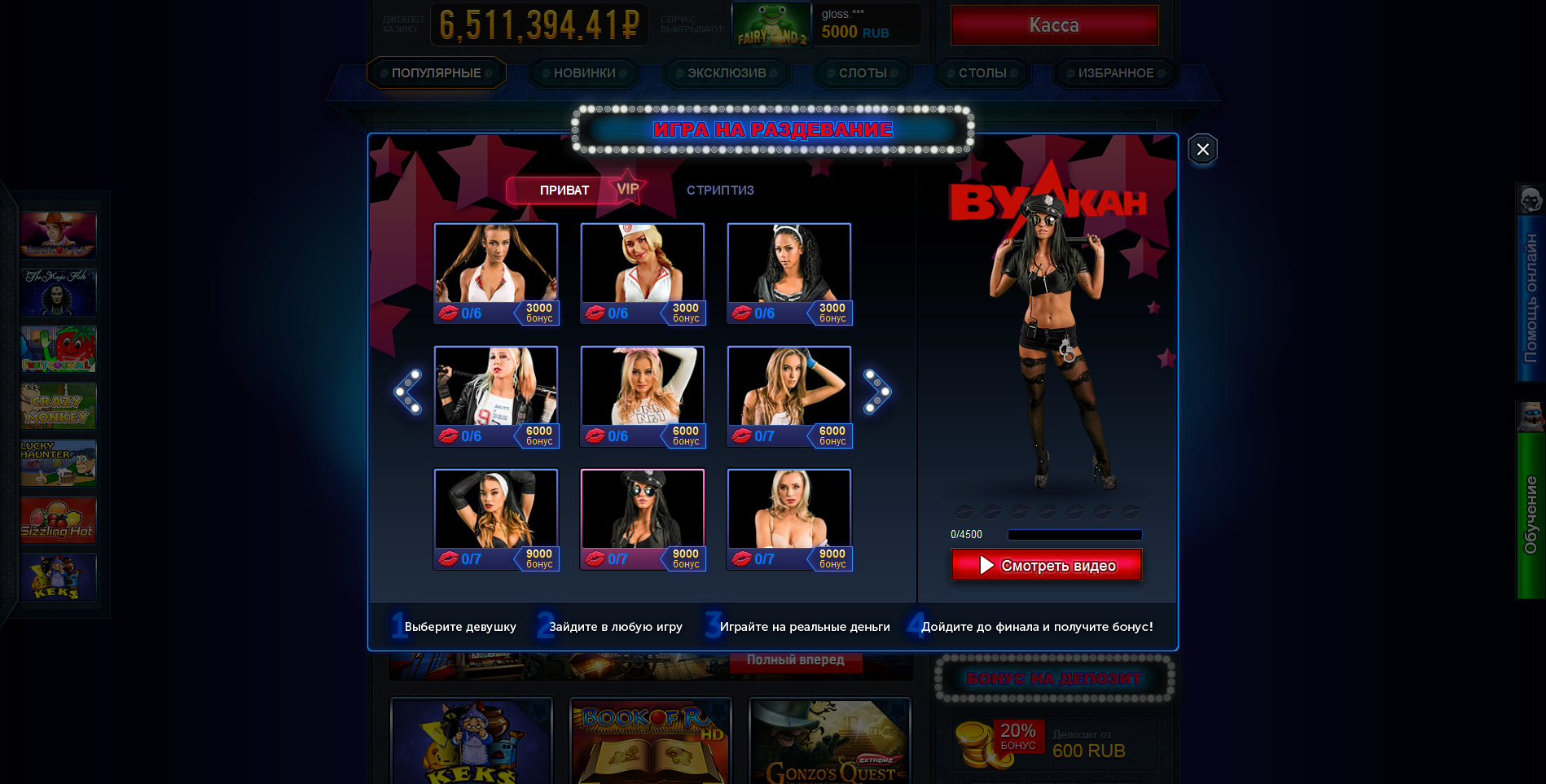Open the Помощь онлайн side panel
Image resolution: width=1546 pixels, height=784 pixels.
pyautogui.click(x=1531, y=285)
